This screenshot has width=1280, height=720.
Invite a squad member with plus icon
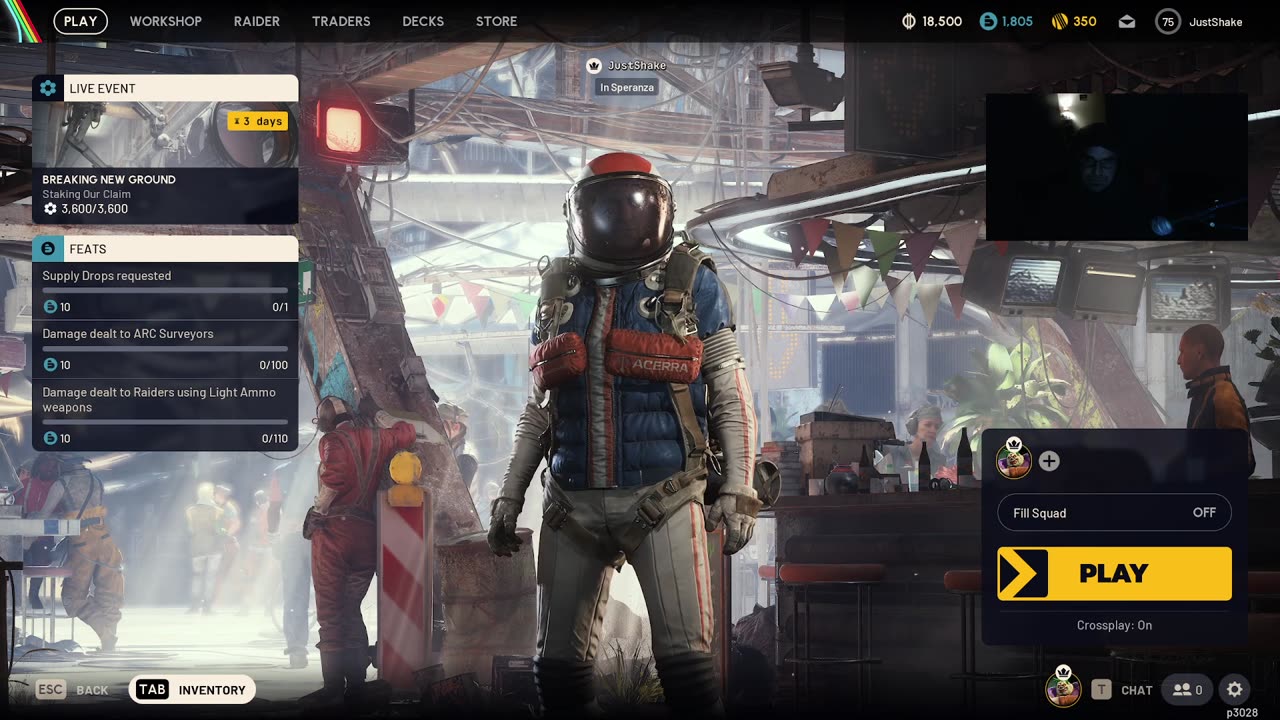pyautogui.click(x=1049, y=461)
